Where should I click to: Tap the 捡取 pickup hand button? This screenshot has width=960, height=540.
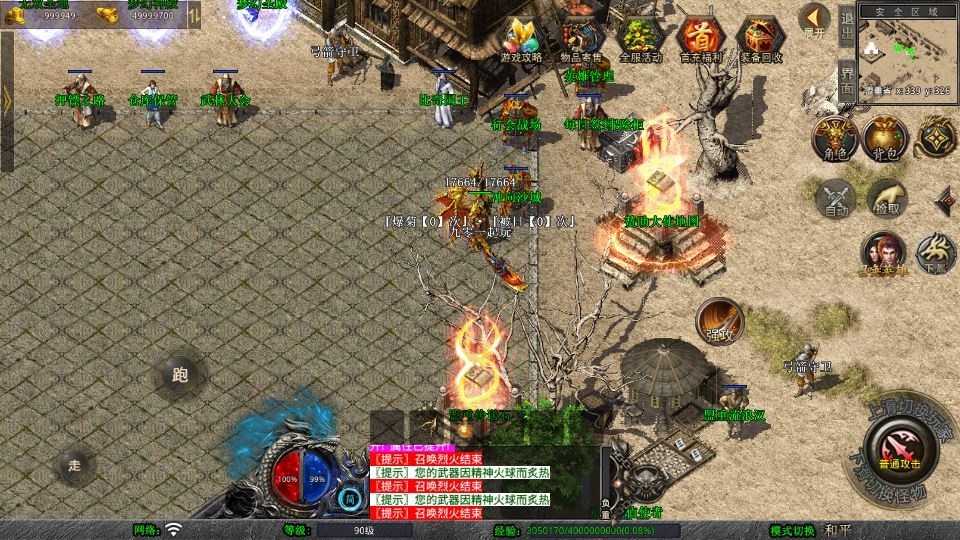point(887,196)
